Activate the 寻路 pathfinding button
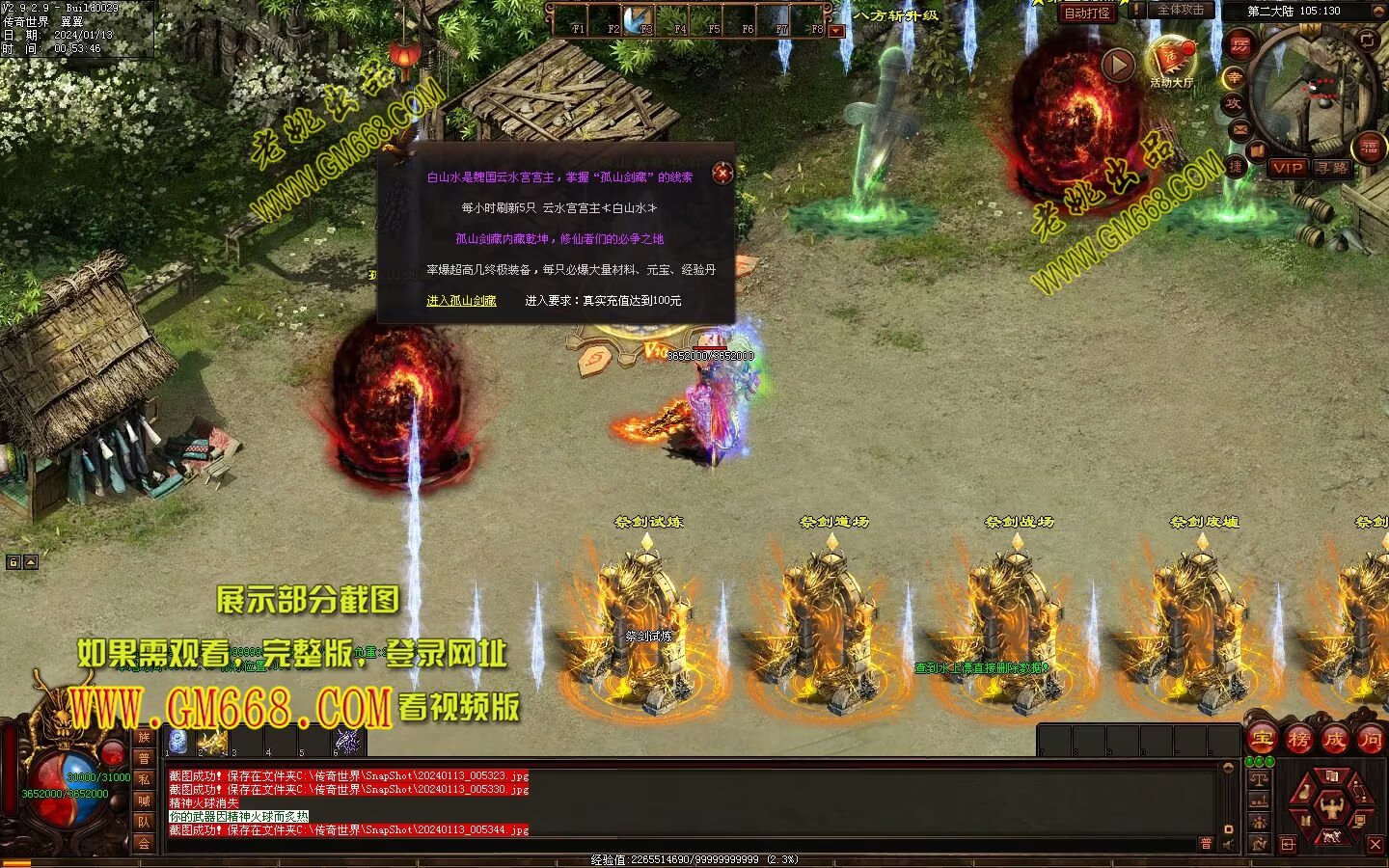Screen dimensions: 1389x868 [x=1333, y=168]
